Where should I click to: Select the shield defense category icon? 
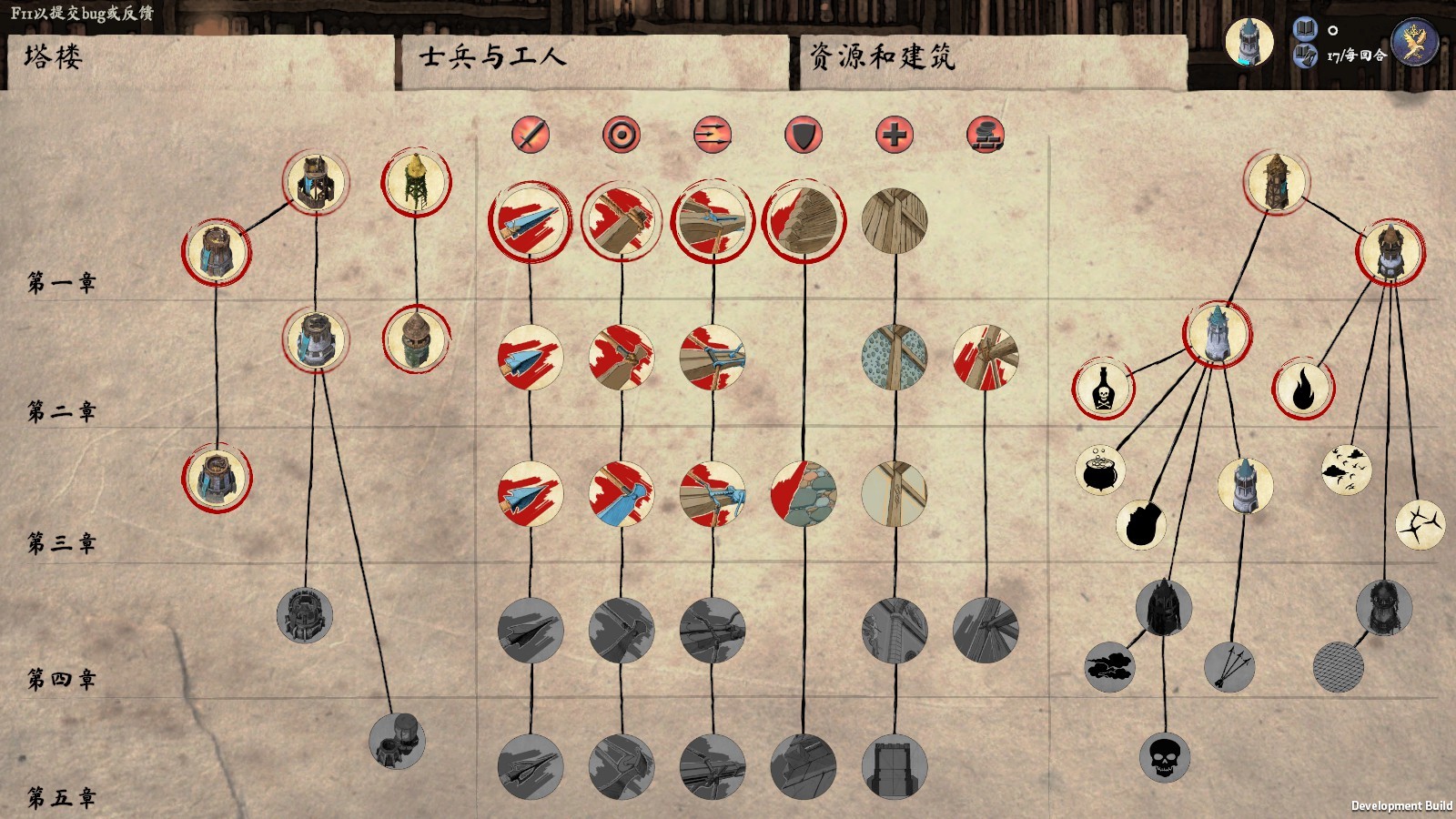click(x=804, y=135)
